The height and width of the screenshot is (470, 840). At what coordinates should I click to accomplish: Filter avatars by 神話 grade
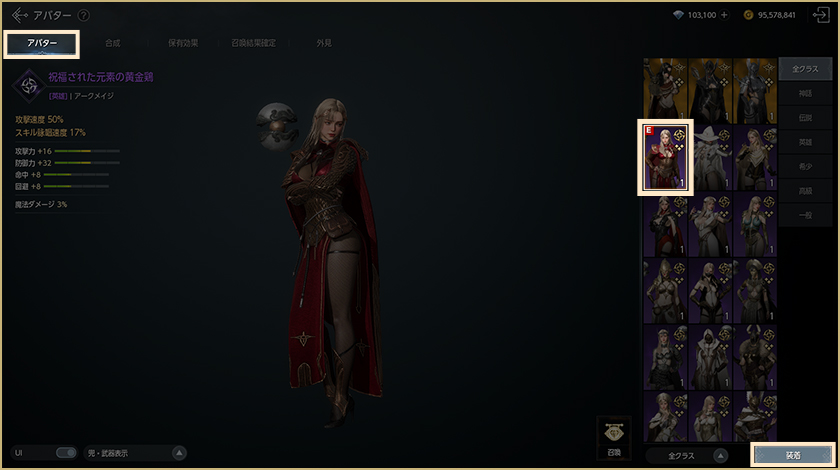pos(805,93)
